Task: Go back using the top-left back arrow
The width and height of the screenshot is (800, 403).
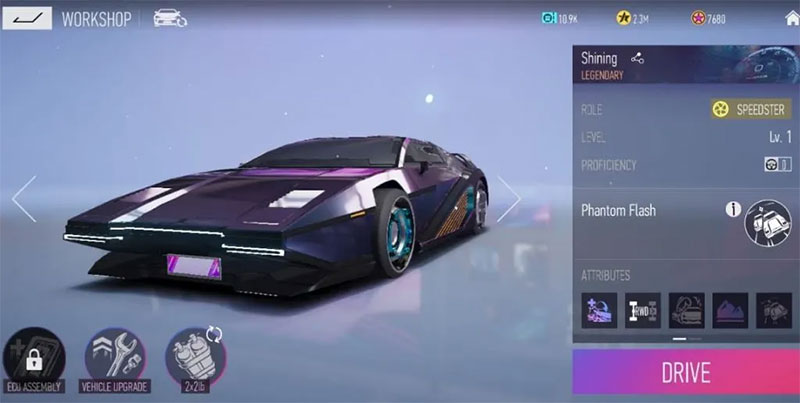Action: tap(27, 18)
